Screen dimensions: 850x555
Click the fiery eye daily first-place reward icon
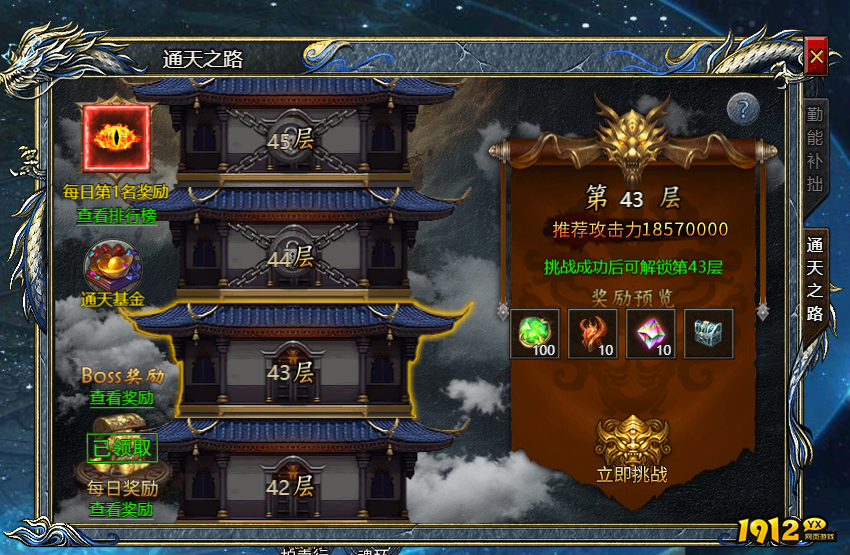(116, 138)
